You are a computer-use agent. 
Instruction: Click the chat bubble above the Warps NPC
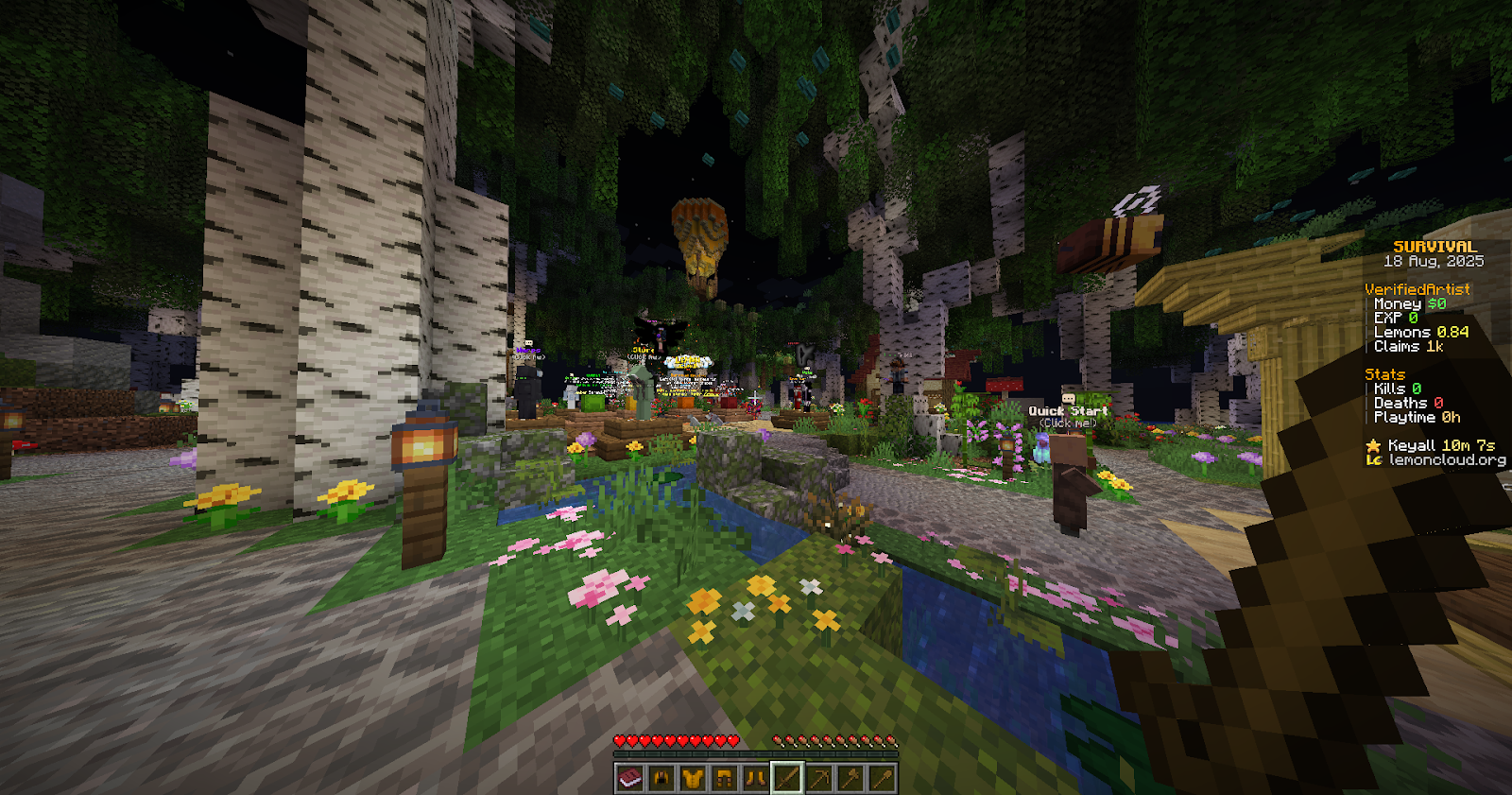click(529, 342)
